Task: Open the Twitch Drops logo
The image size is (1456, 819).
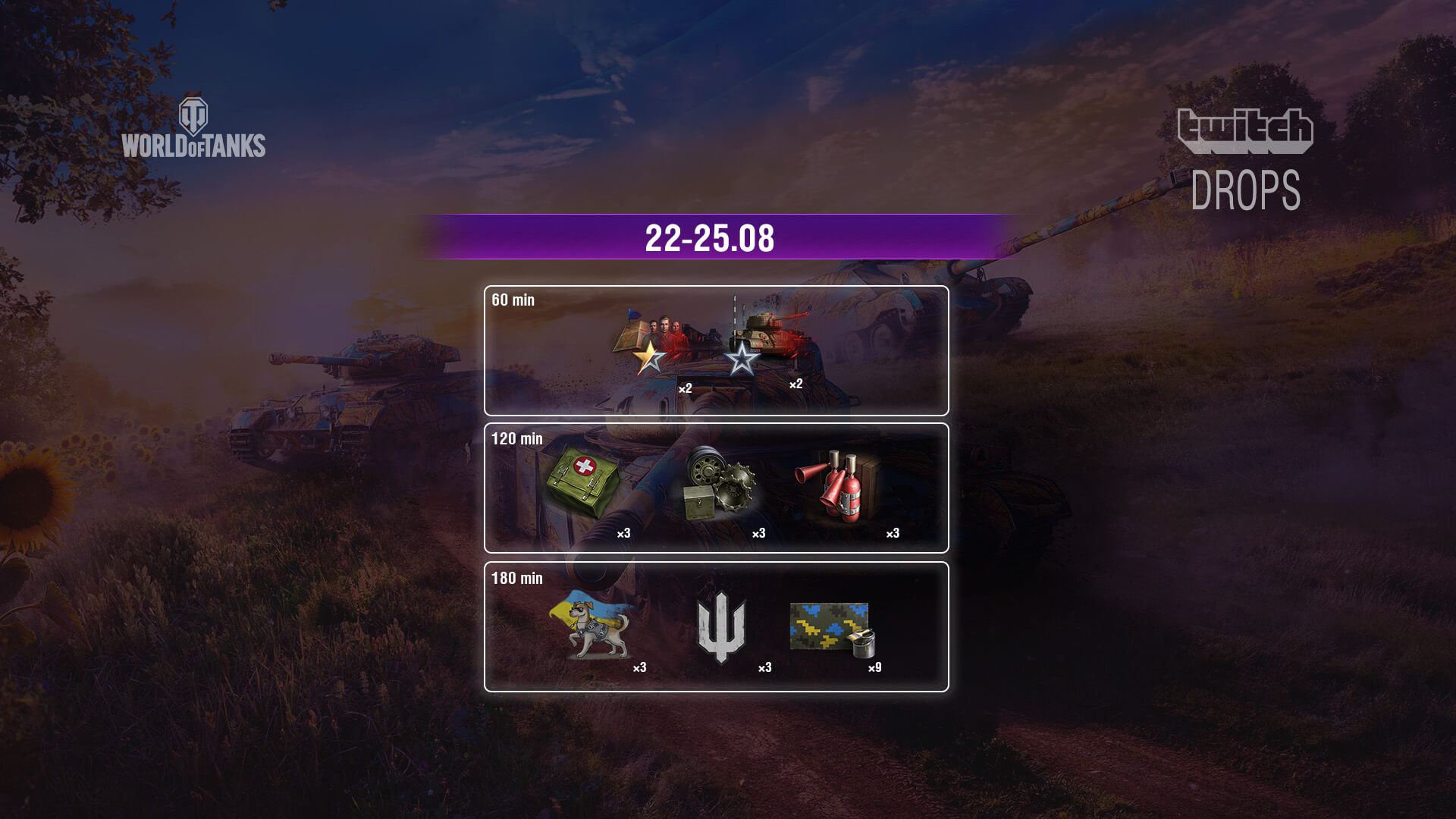Action: (x=1245, y=159)
